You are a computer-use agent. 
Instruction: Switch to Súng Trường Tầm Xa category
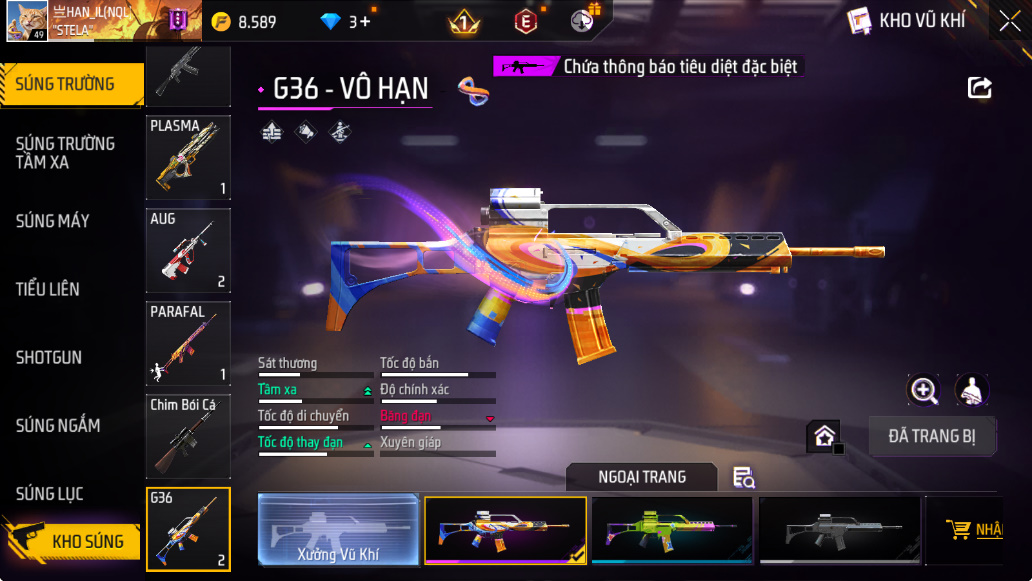(65, 153)
